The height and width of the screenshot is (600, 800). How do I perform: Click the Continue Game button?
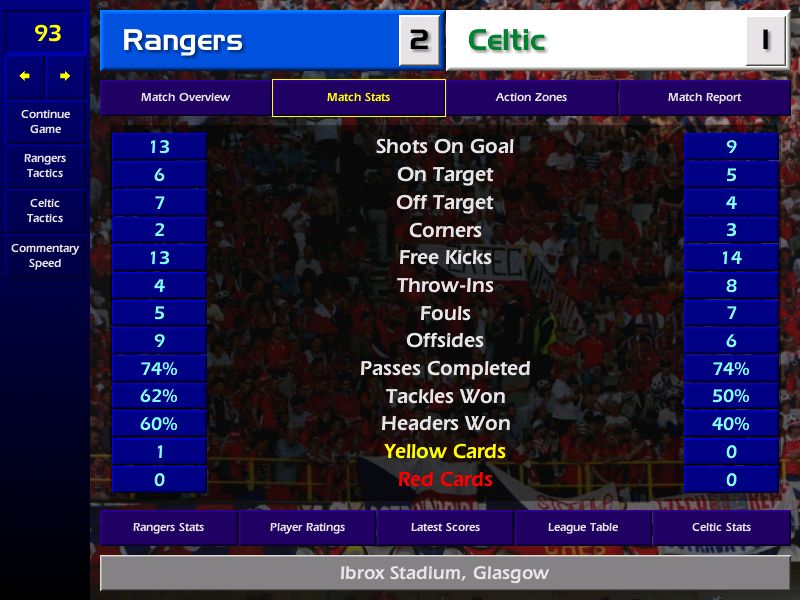pyautogui.click(x=45, y=121)
